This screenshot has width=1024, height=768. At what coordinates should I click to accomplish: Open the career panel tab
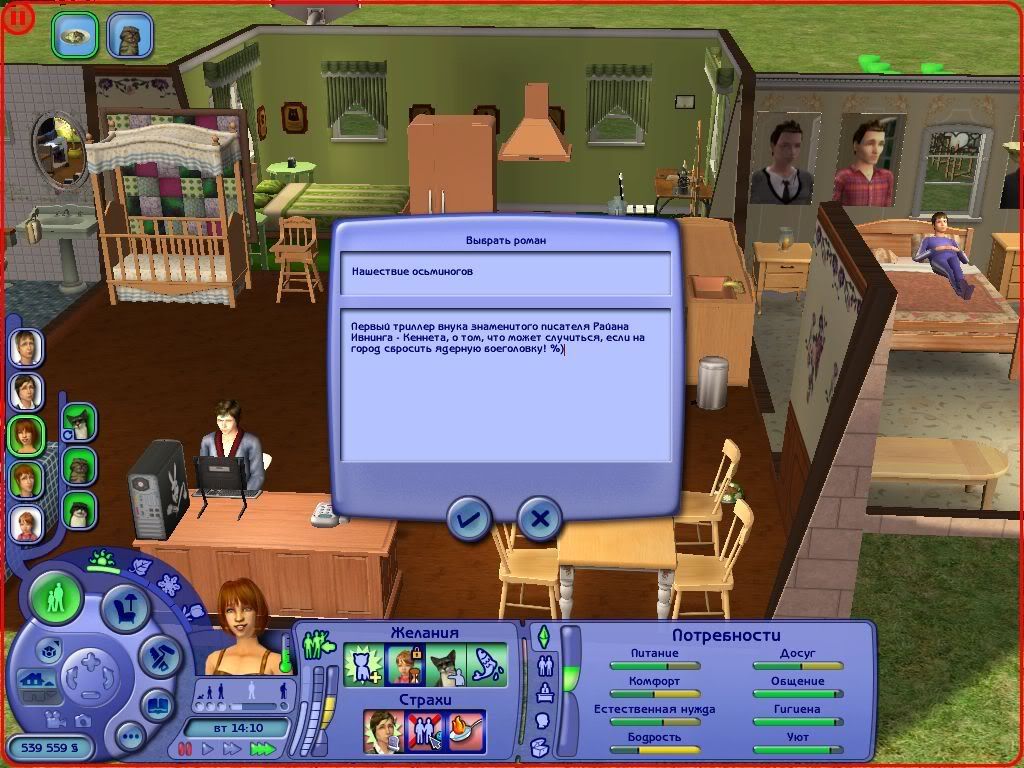coord(546,690)
